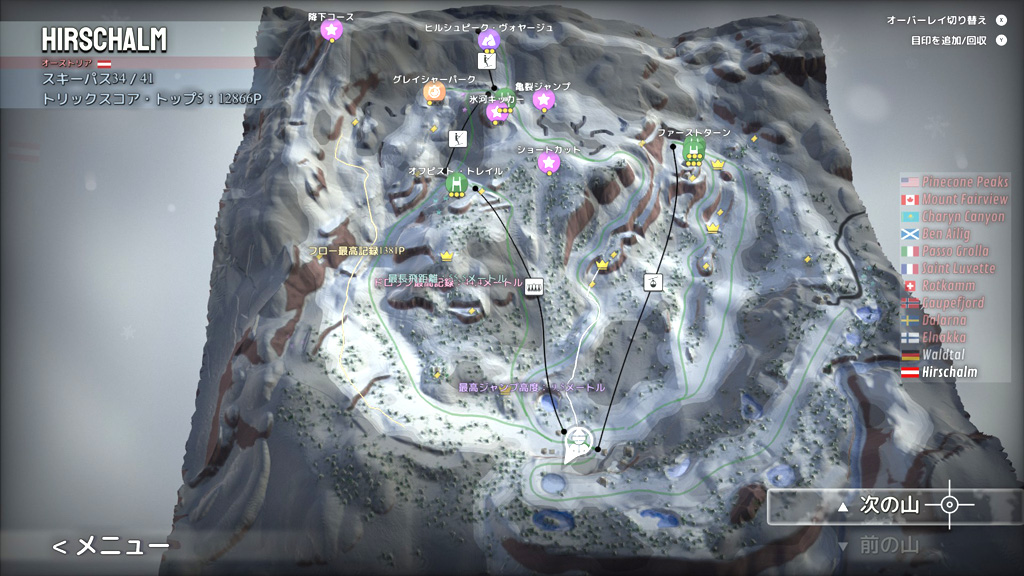Screen dimensions: 1024x576
Task: Choose Pinecone Peaks from the mountain list
Action: pos(963,182)
